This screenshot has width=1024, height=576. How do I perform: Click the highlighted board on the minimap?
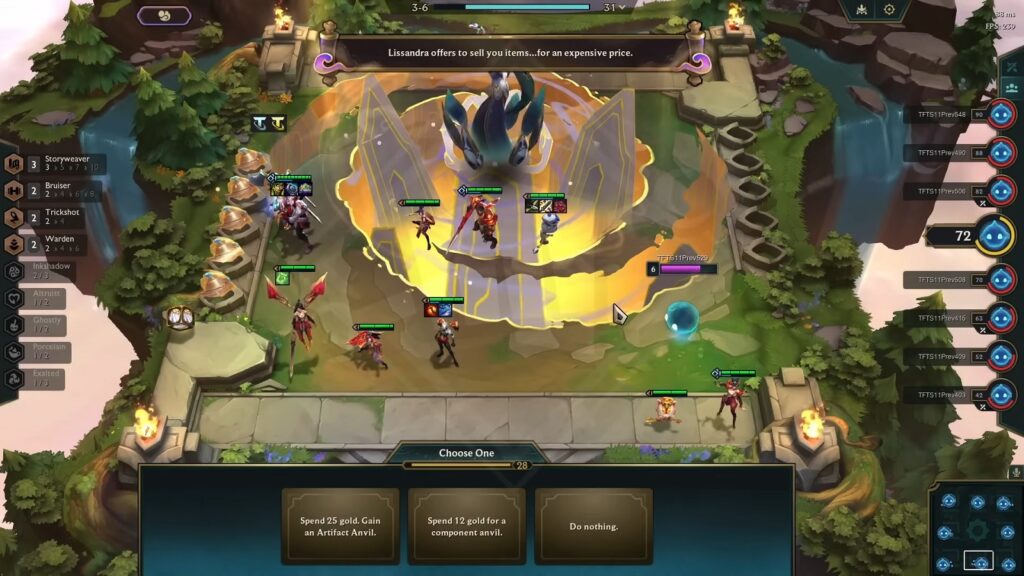coord(978,561)
